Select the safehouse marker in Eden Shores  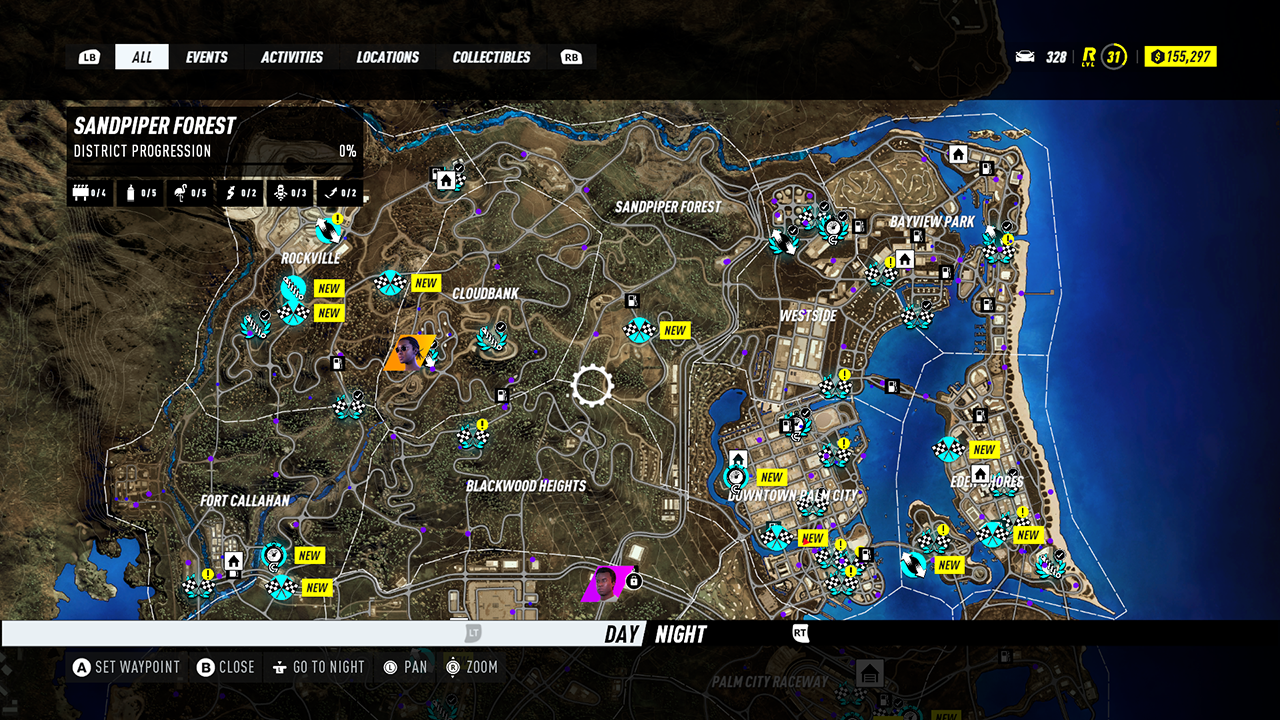980,473
